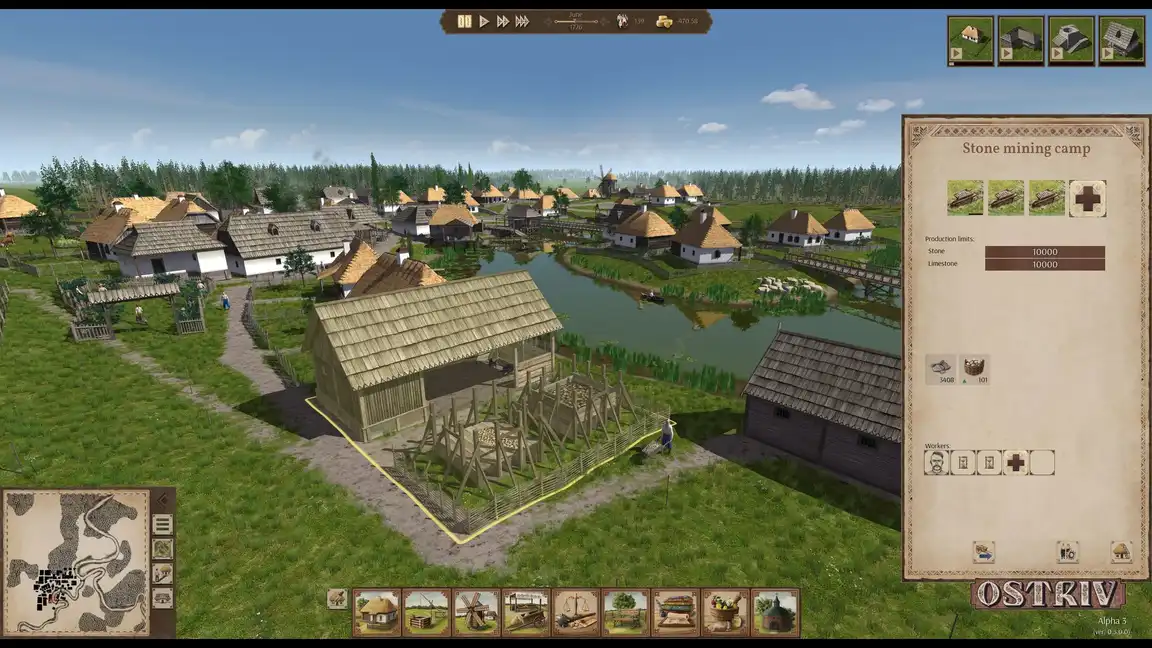The height and width of the screenshot is (648, 1152).
Task: Set game to normal play speed
Action: (484, 21)
